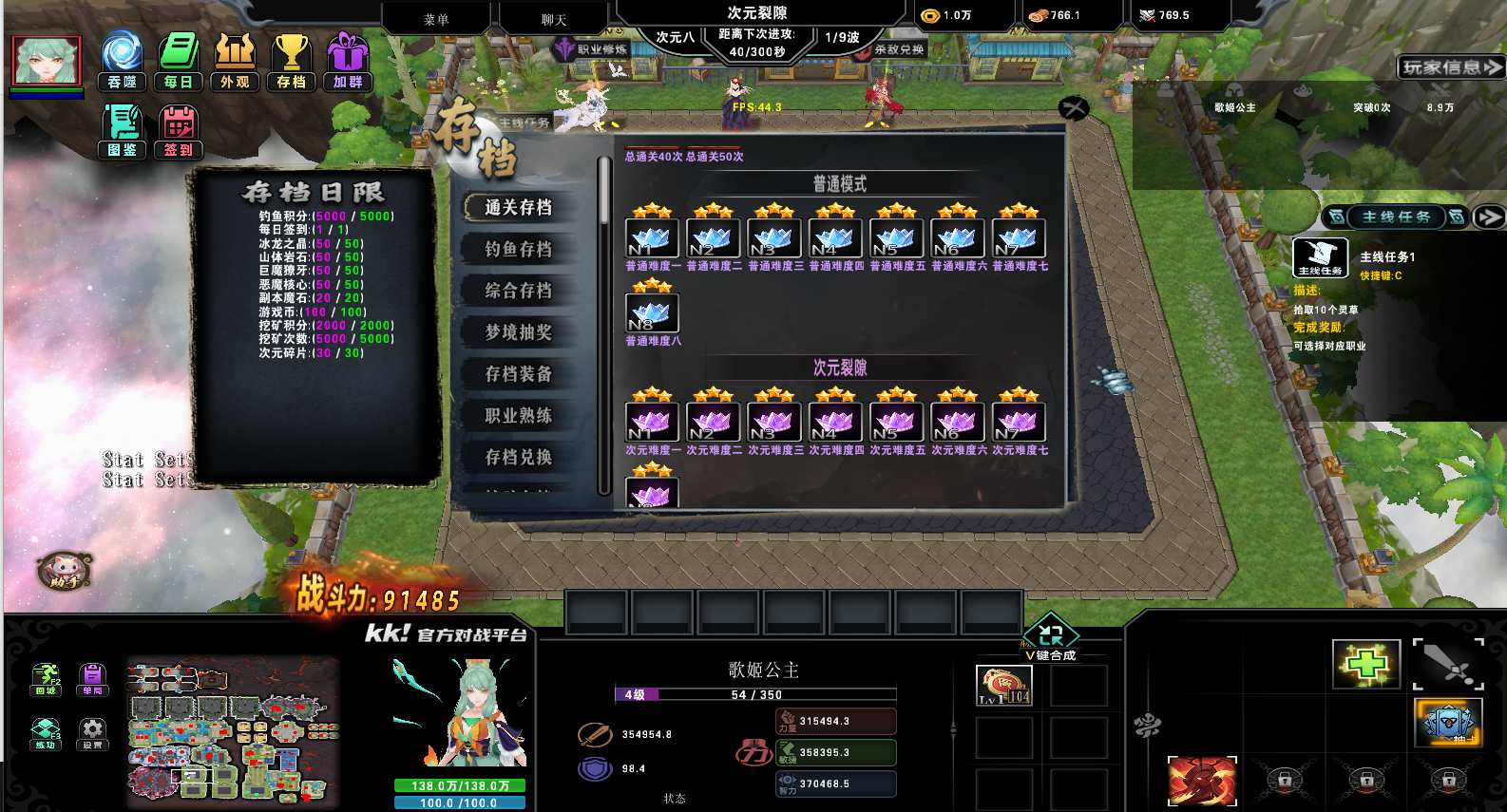Open the 吞噬 devour icon
This screenshot has width=1507, height=812.
pyautogui.click(x=122, y=60)
